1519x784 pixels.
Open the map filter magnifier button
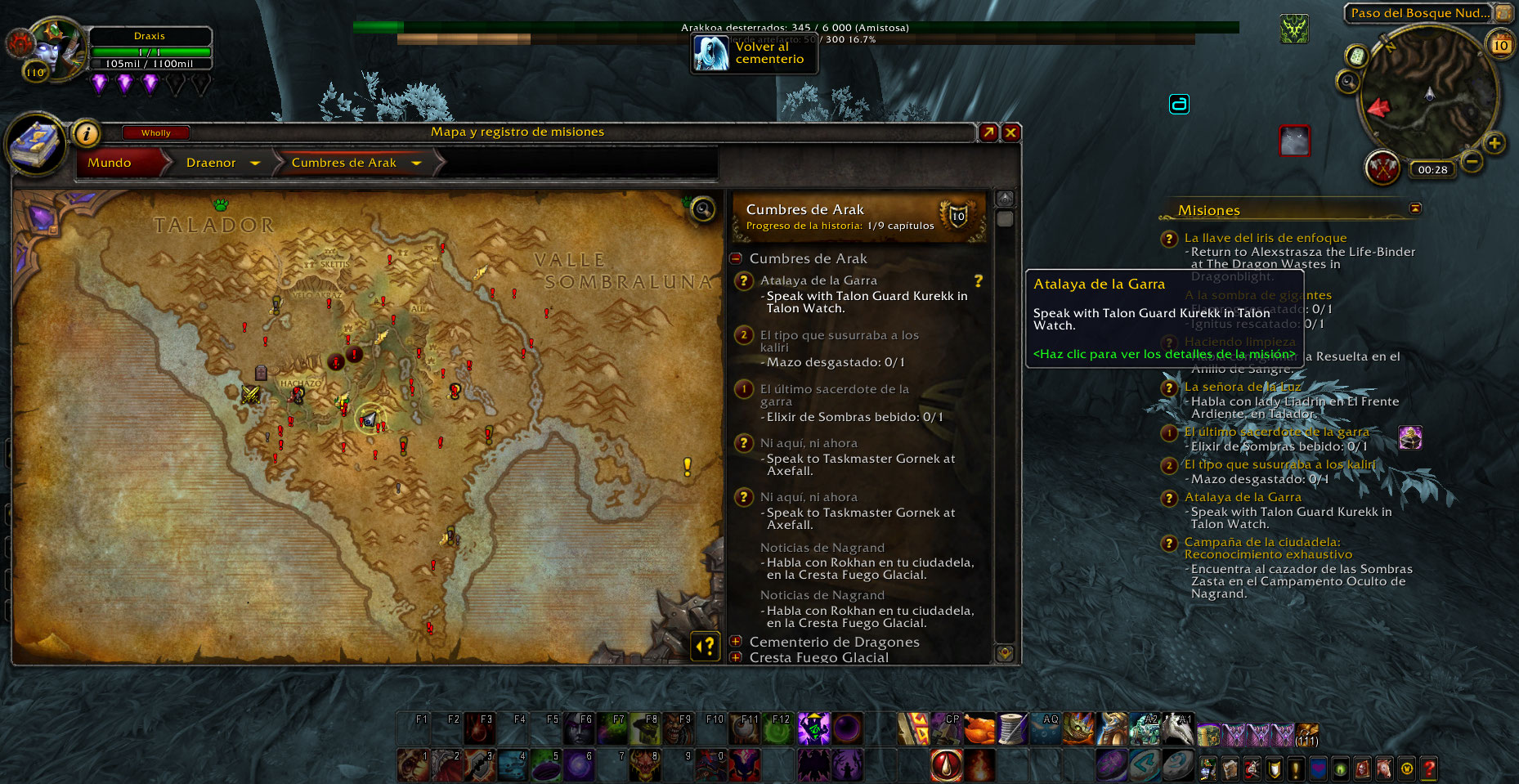(703, 209)
